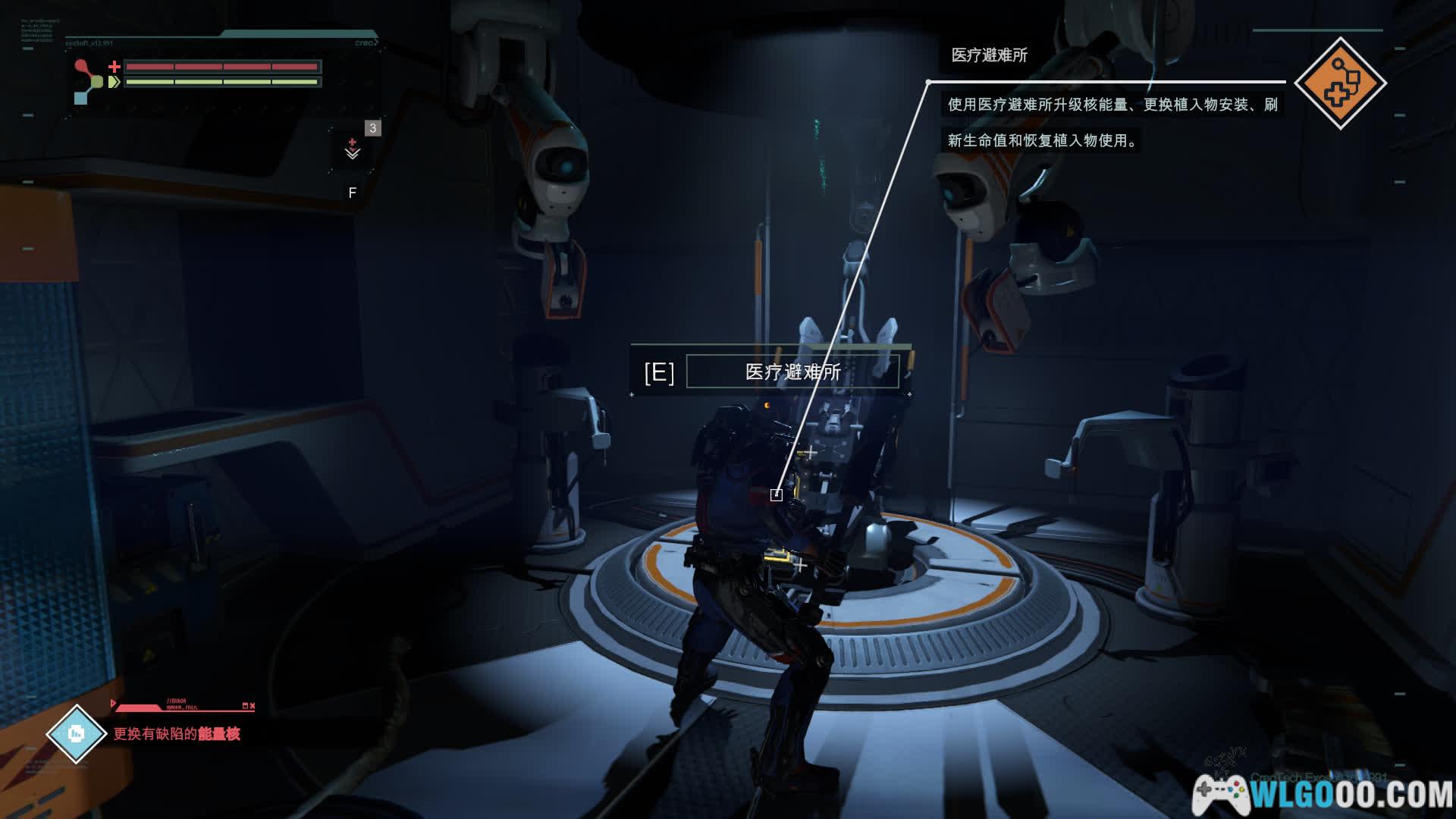Open the orange medbay diamond icon
Image resolution: width=1456 pixels, height=819 pixels.
tap(1340, 83)
